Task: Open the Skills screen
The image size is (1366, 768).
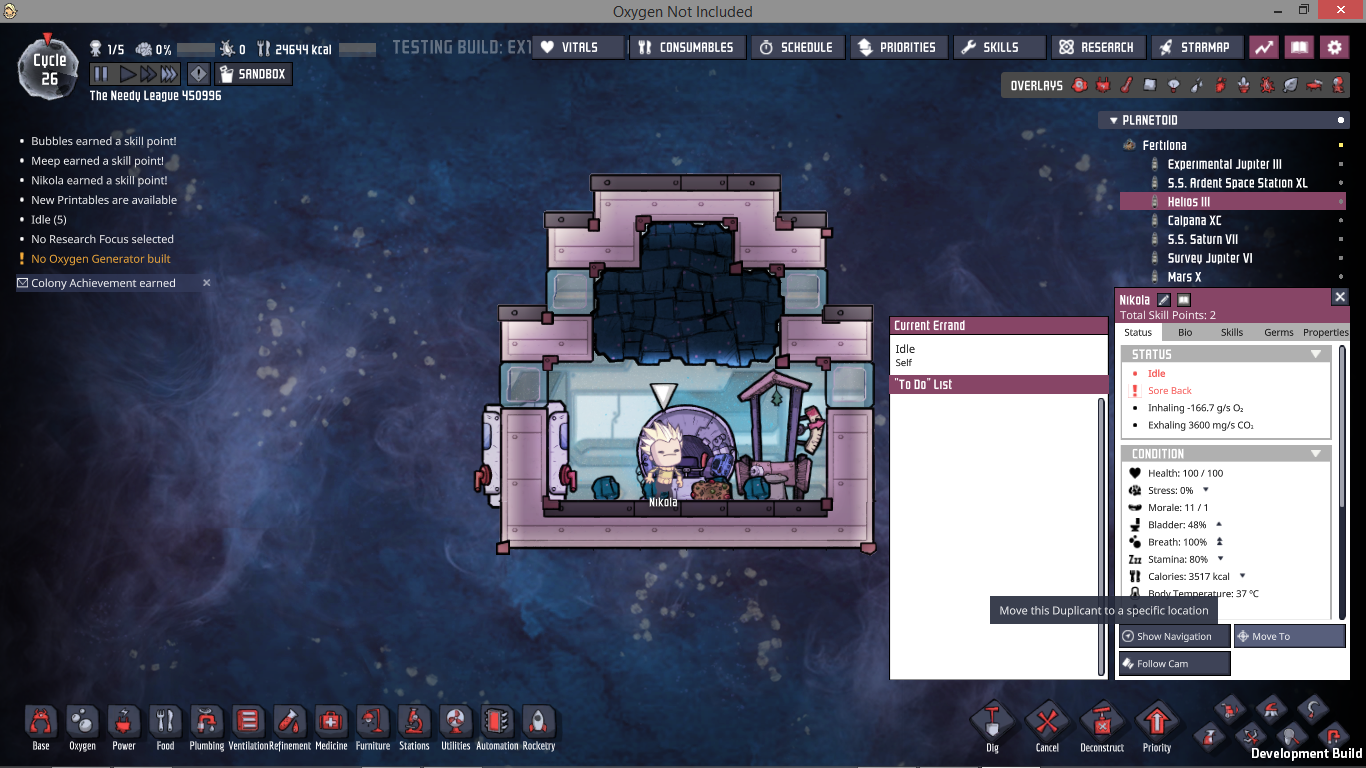Action: point(998,47)
